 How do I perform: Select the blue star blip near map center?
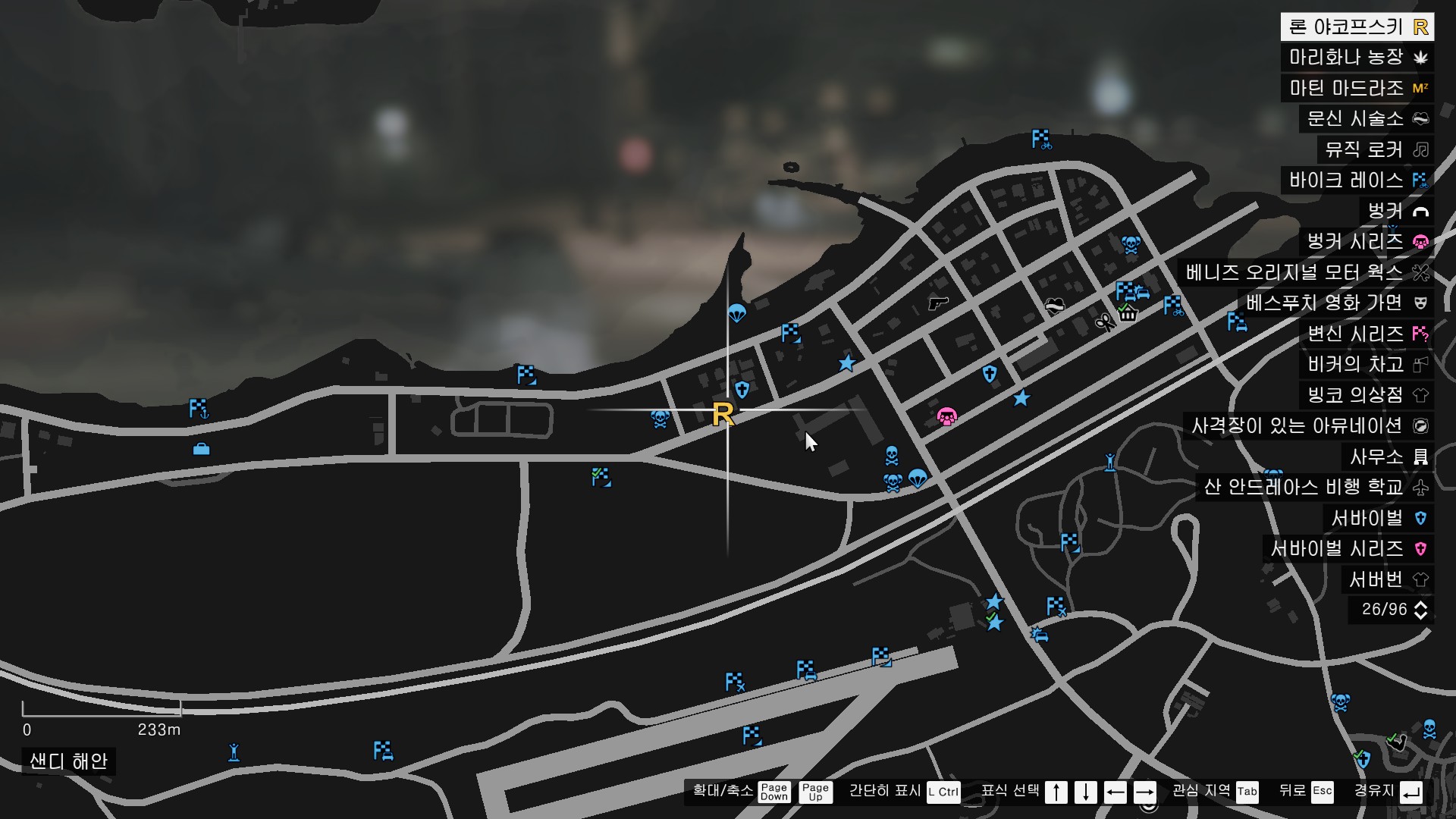847,363
